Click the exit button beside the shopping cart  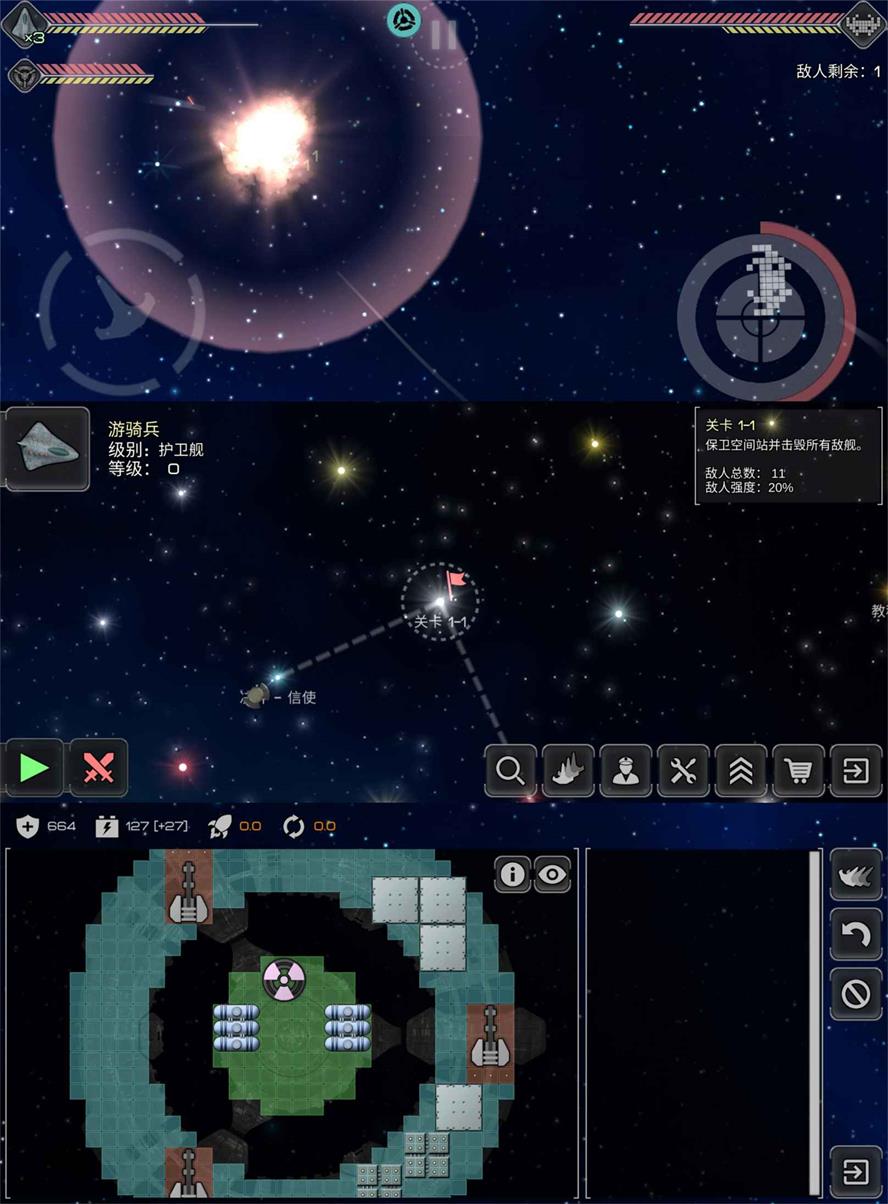point(856,771)
